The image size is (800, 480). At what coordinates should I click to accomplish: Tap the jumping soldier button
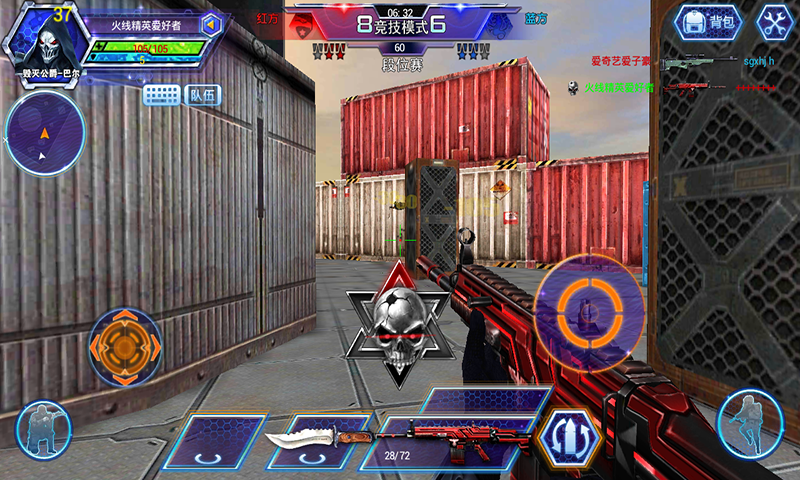click(749, 420)
